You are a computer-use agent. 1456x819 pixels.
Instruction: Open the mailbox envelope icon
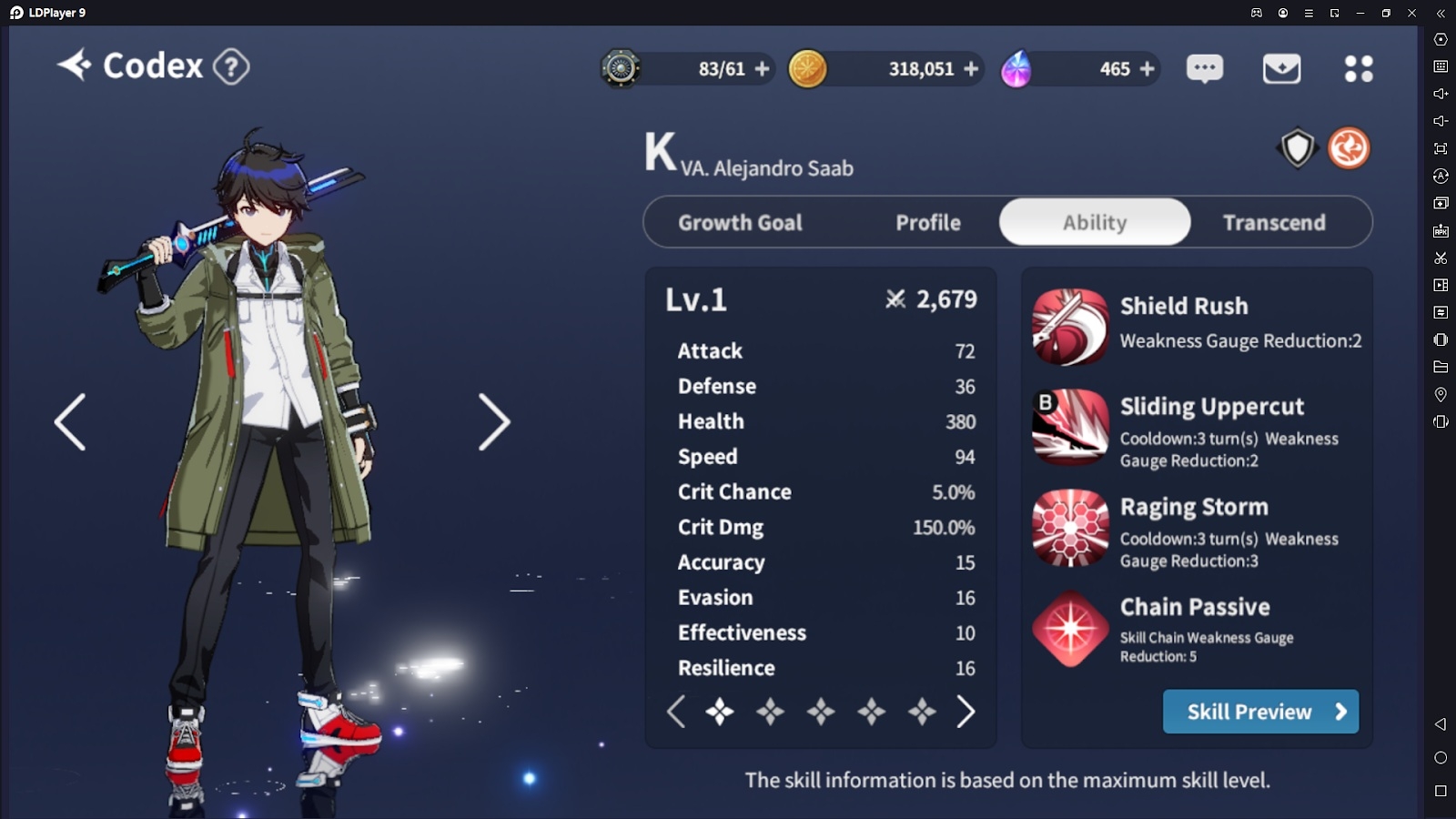[1281, 68]
